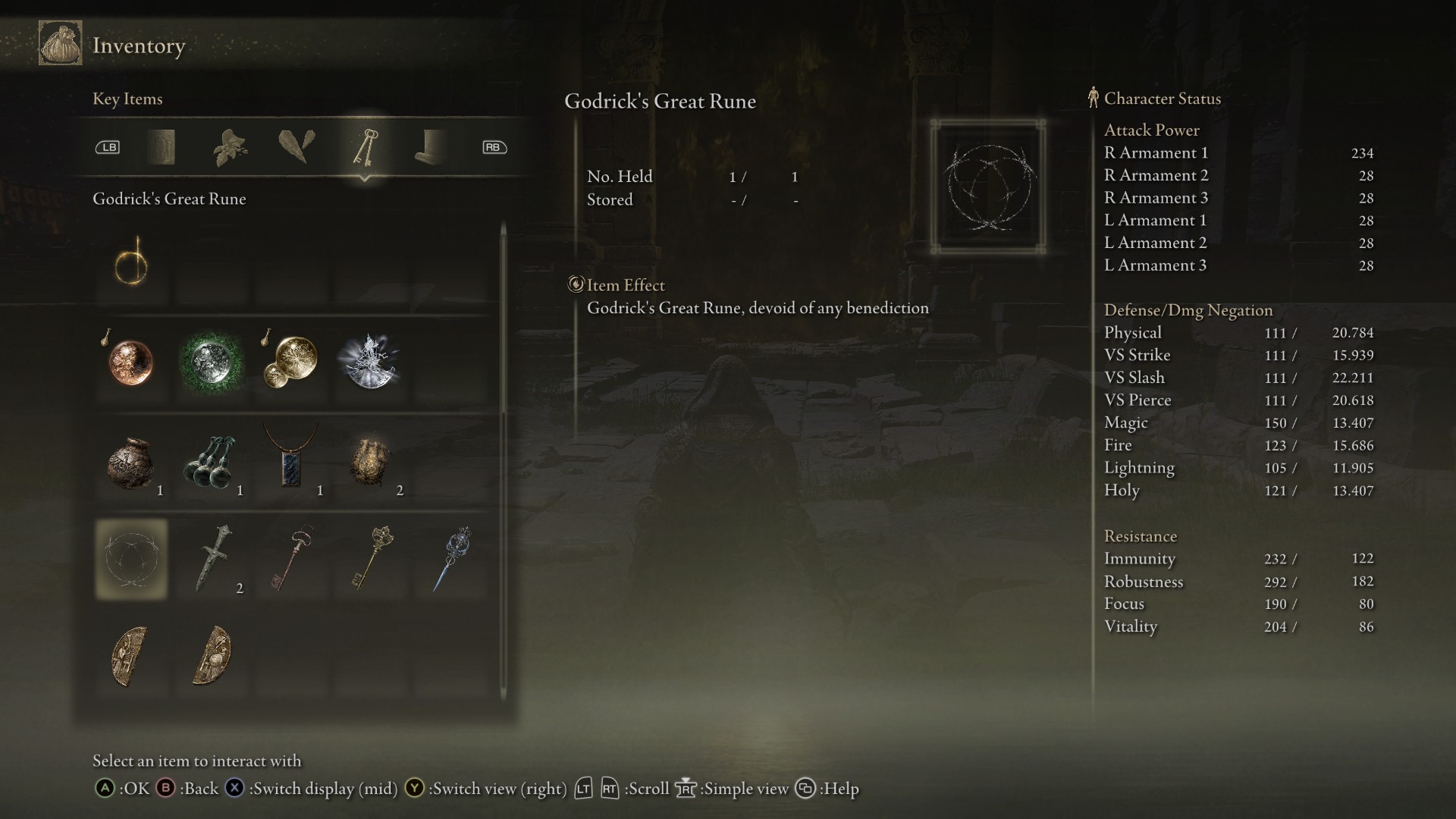Select Godrick's Great Rune slot
Image resolution: width=1456 pixels, height=819 pixels.
131,560
